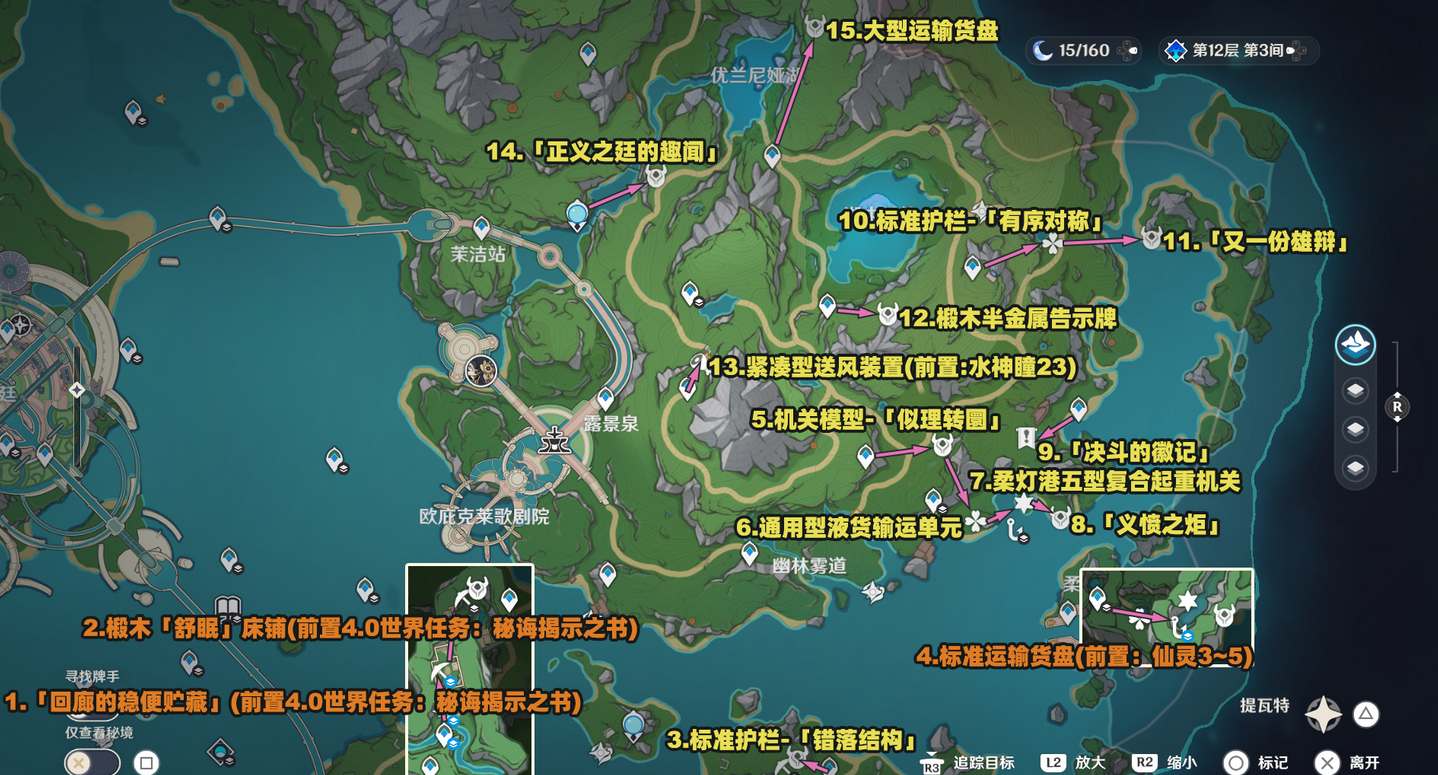Click the Spiral Abyss 第12层 第3间 icon
The width and height of the screenshot is (1438, 775).
pos(1175,49)
